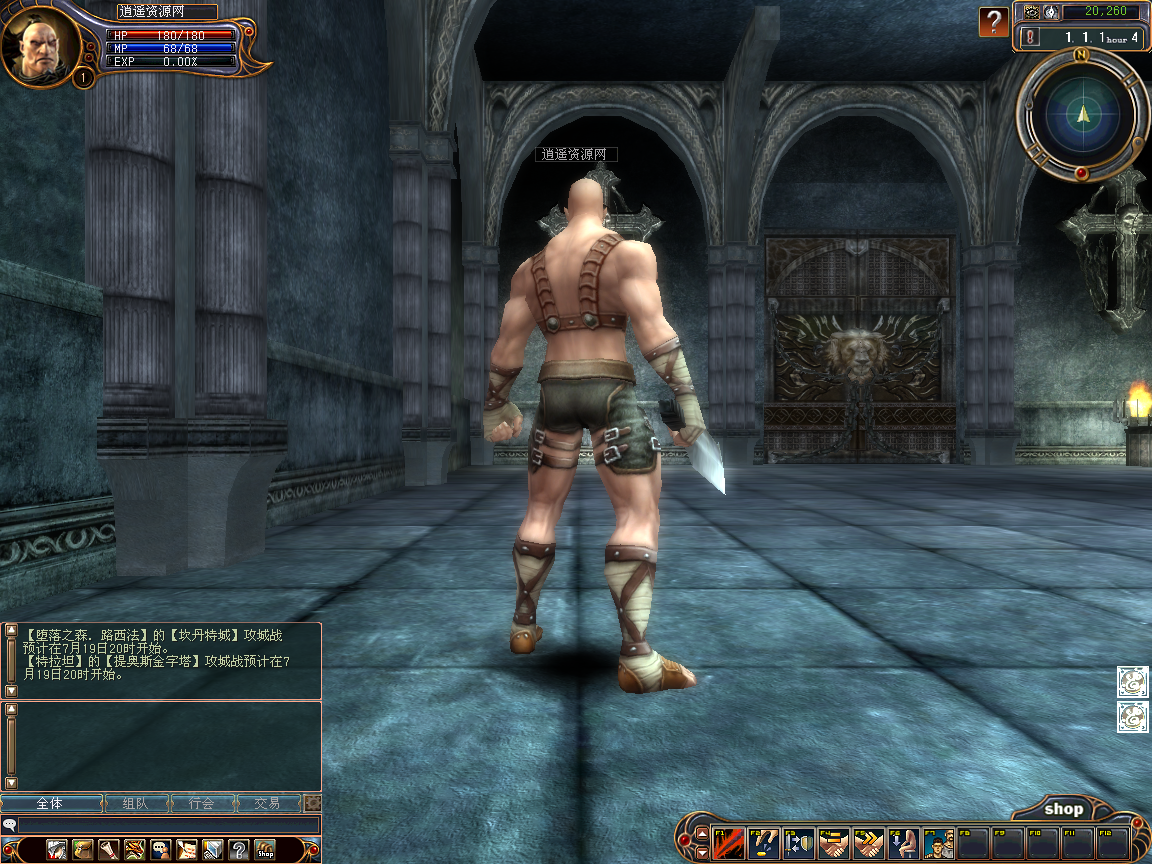Open the monitor system options icon

tap(213, 849)
